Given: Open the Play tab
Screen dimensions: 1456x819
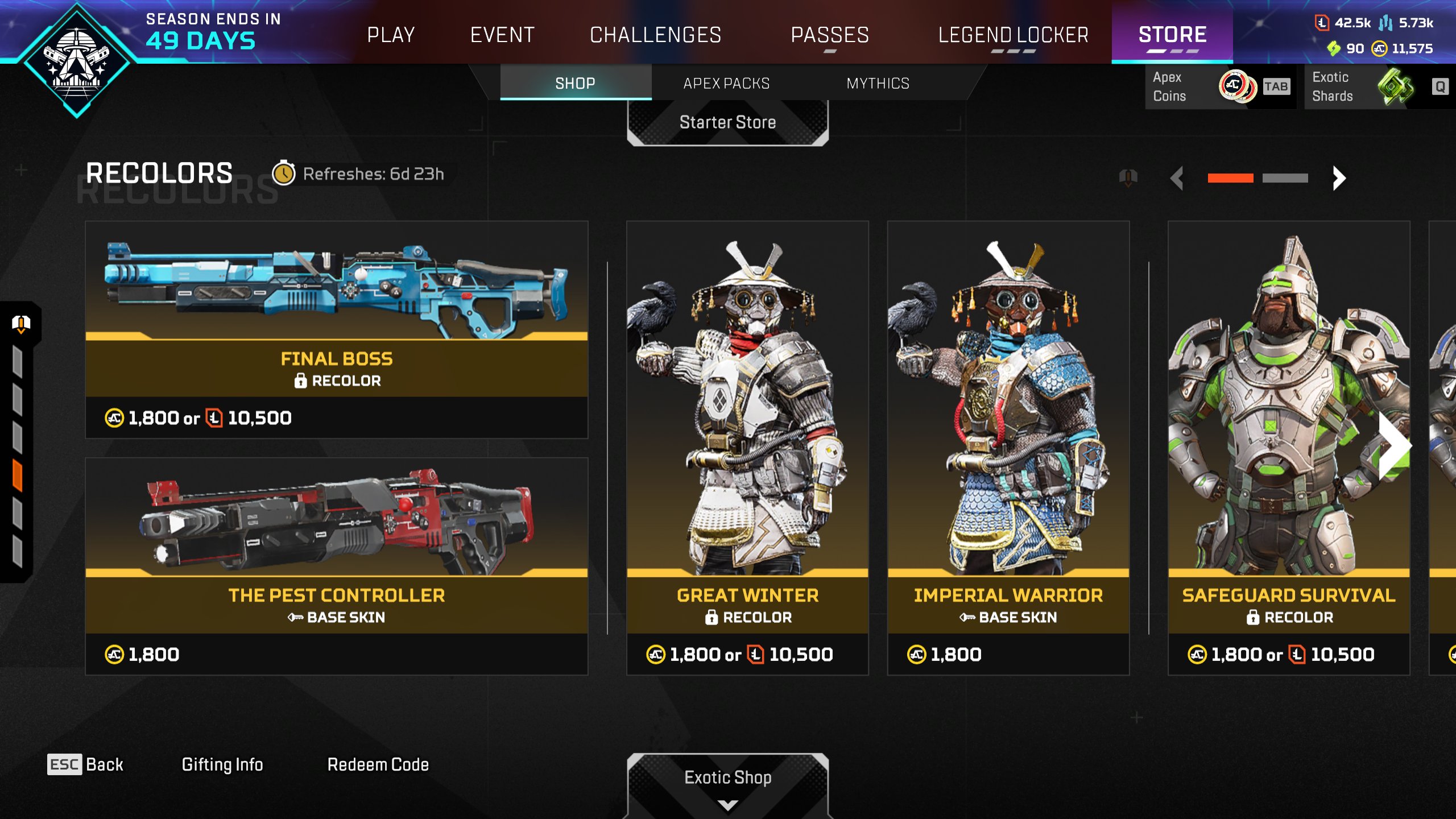Looking at the screenshot, I should (x=391, y=35).
